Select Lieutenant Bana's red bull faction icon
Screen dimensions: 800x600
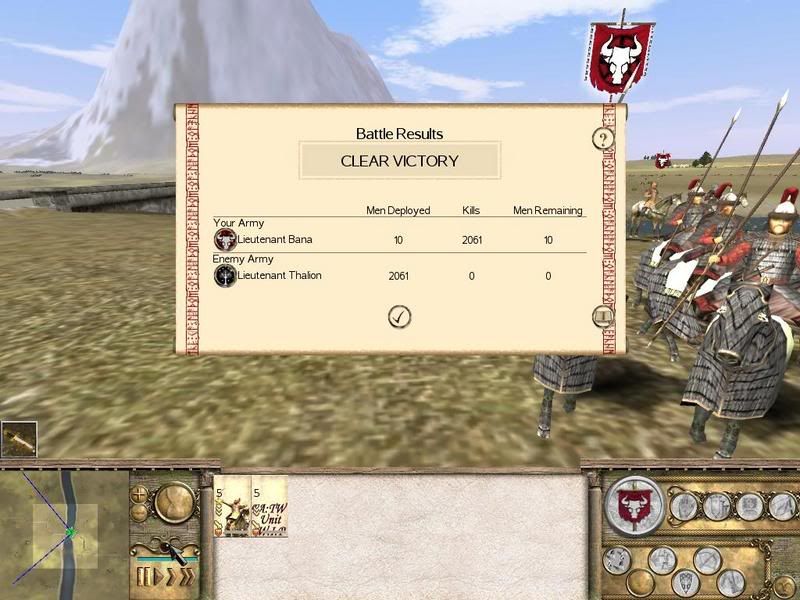(225, 240)
